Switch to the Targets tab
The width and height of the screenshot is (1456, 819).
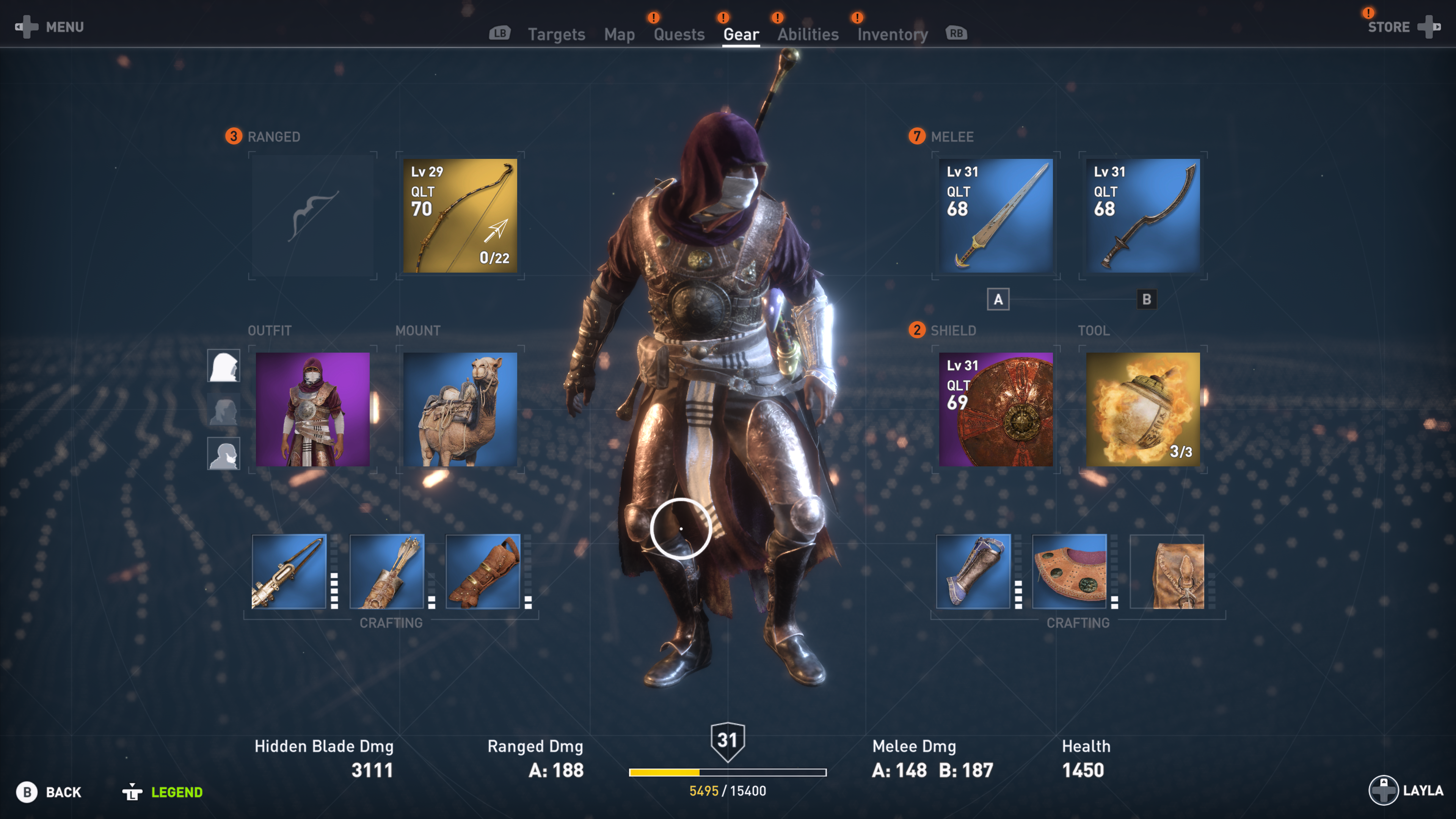[556, 35]
